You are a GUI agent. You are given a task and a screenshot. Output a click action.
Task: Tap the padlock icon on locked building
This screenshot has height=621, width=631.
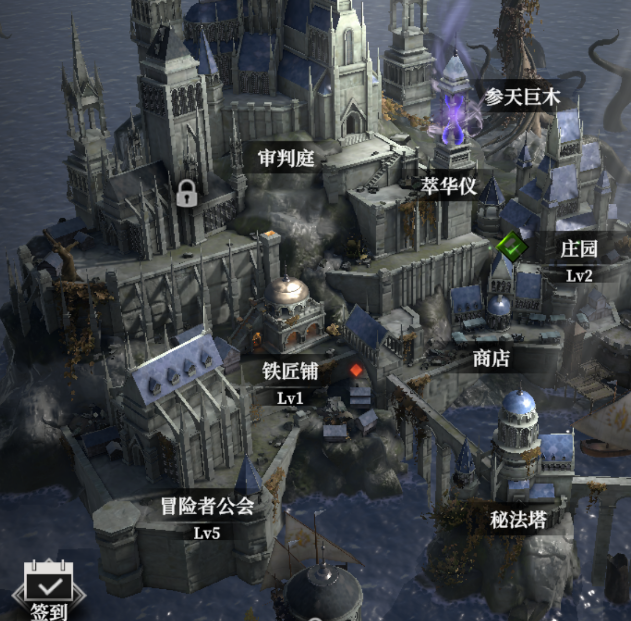click(x=186, y=193)
